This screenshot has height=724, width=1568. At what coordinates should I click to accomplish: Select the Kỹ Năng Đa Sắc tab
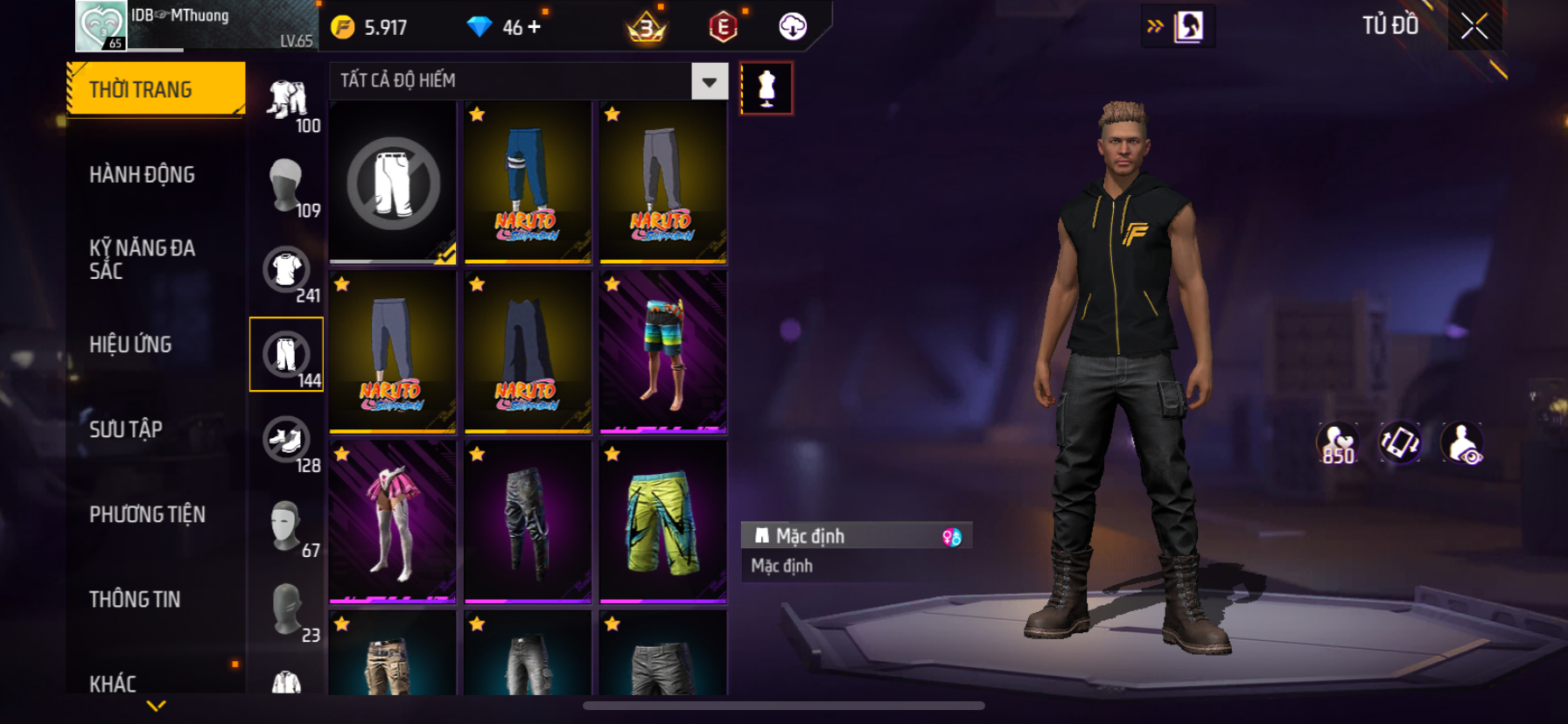(142, 259)
